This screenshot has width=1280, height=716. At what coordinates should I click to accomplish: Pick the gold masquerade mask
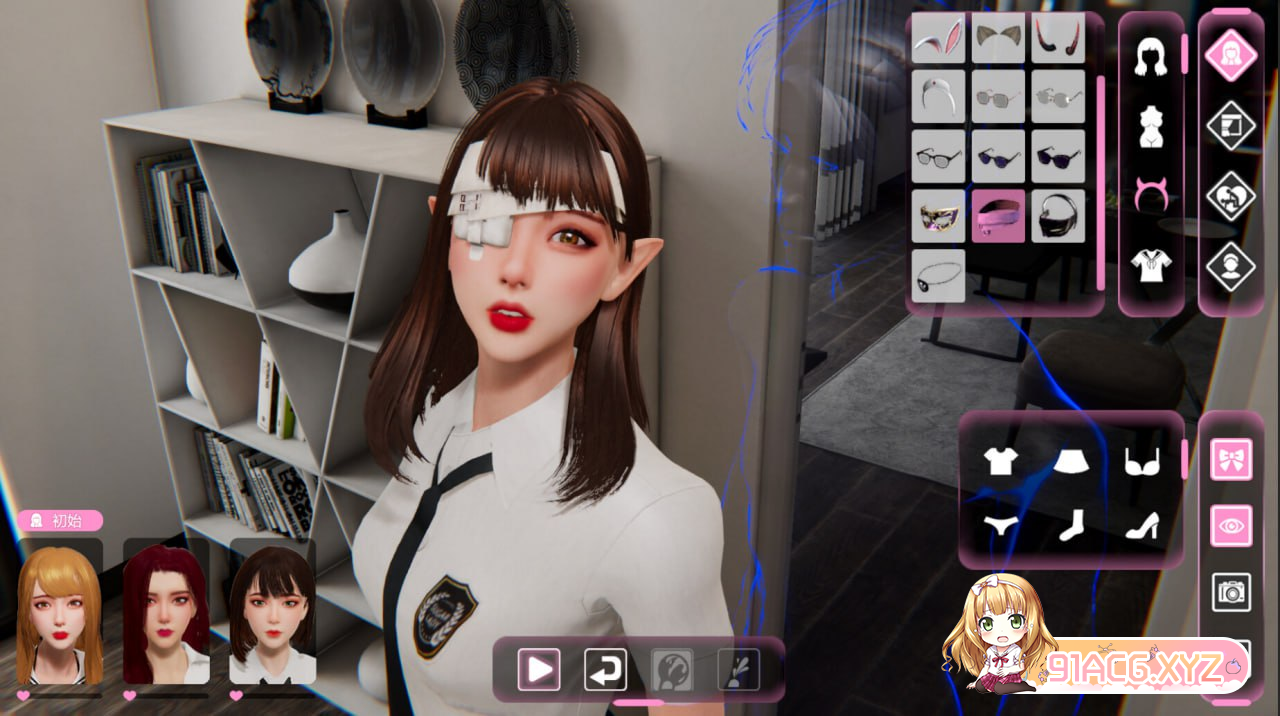(938, 216)
